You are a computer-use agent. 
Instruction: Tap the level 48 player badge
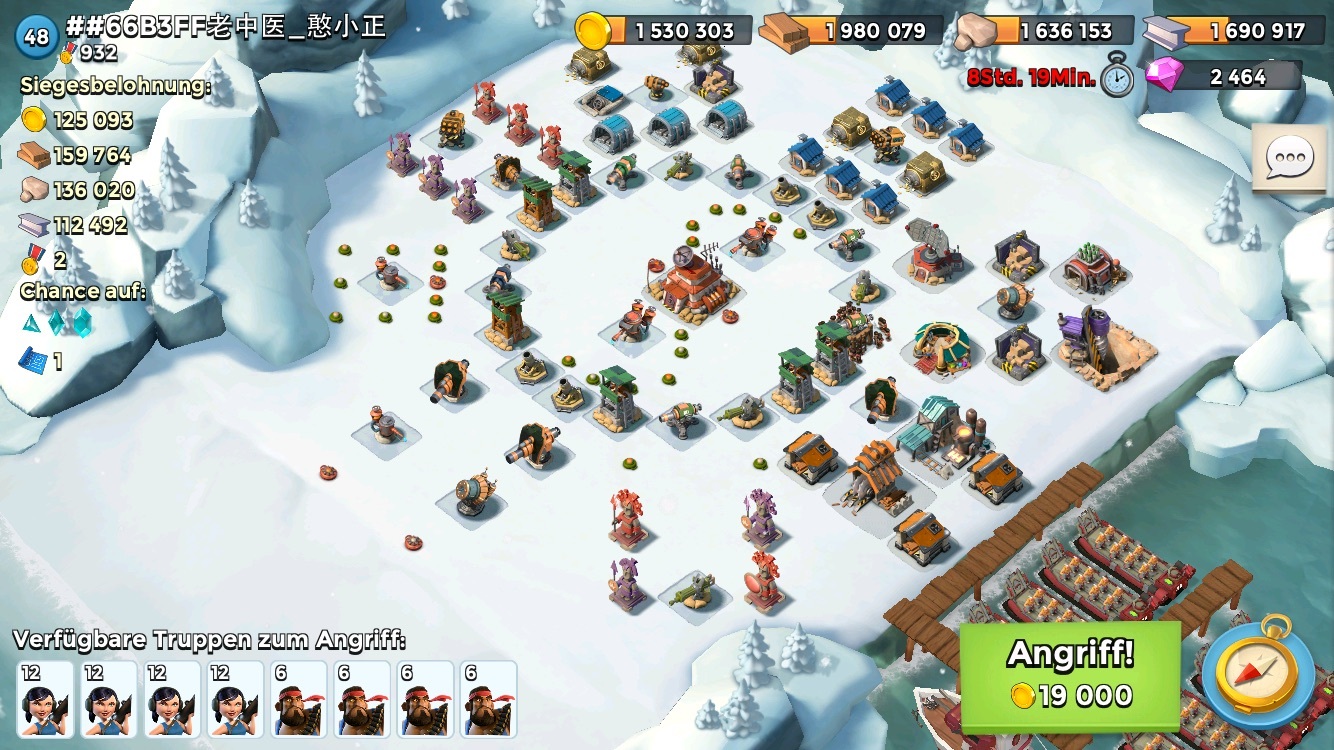36,37
